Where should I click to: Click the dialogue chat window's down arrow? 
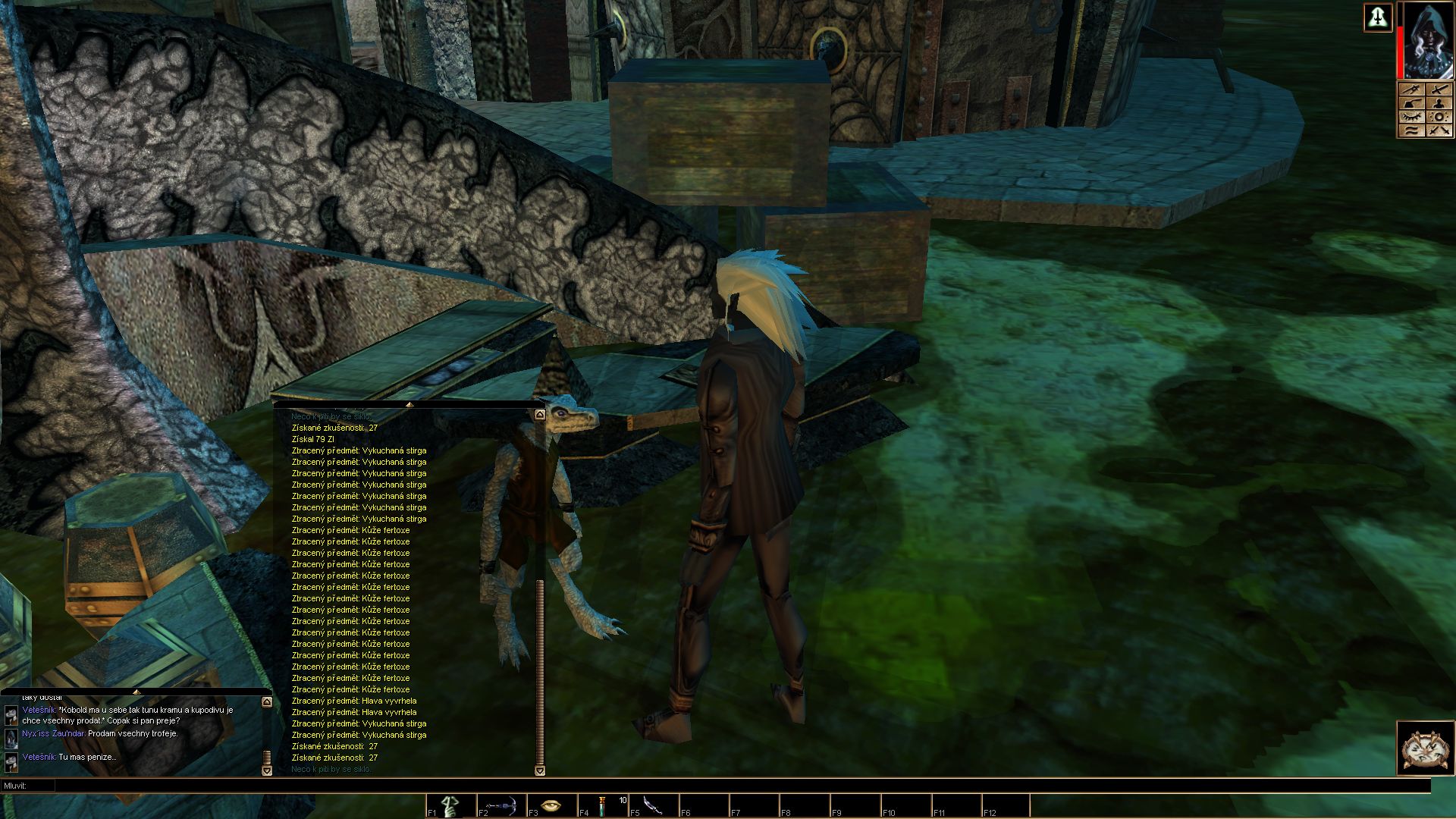[267, 770]
